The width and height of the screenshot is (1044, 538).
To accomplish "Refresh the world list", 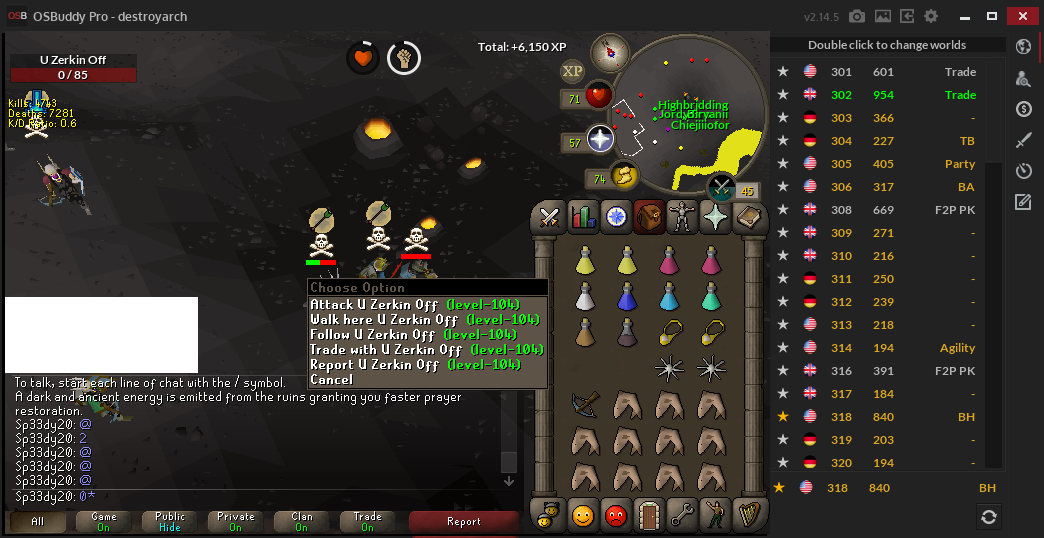I will click(988, 516).
